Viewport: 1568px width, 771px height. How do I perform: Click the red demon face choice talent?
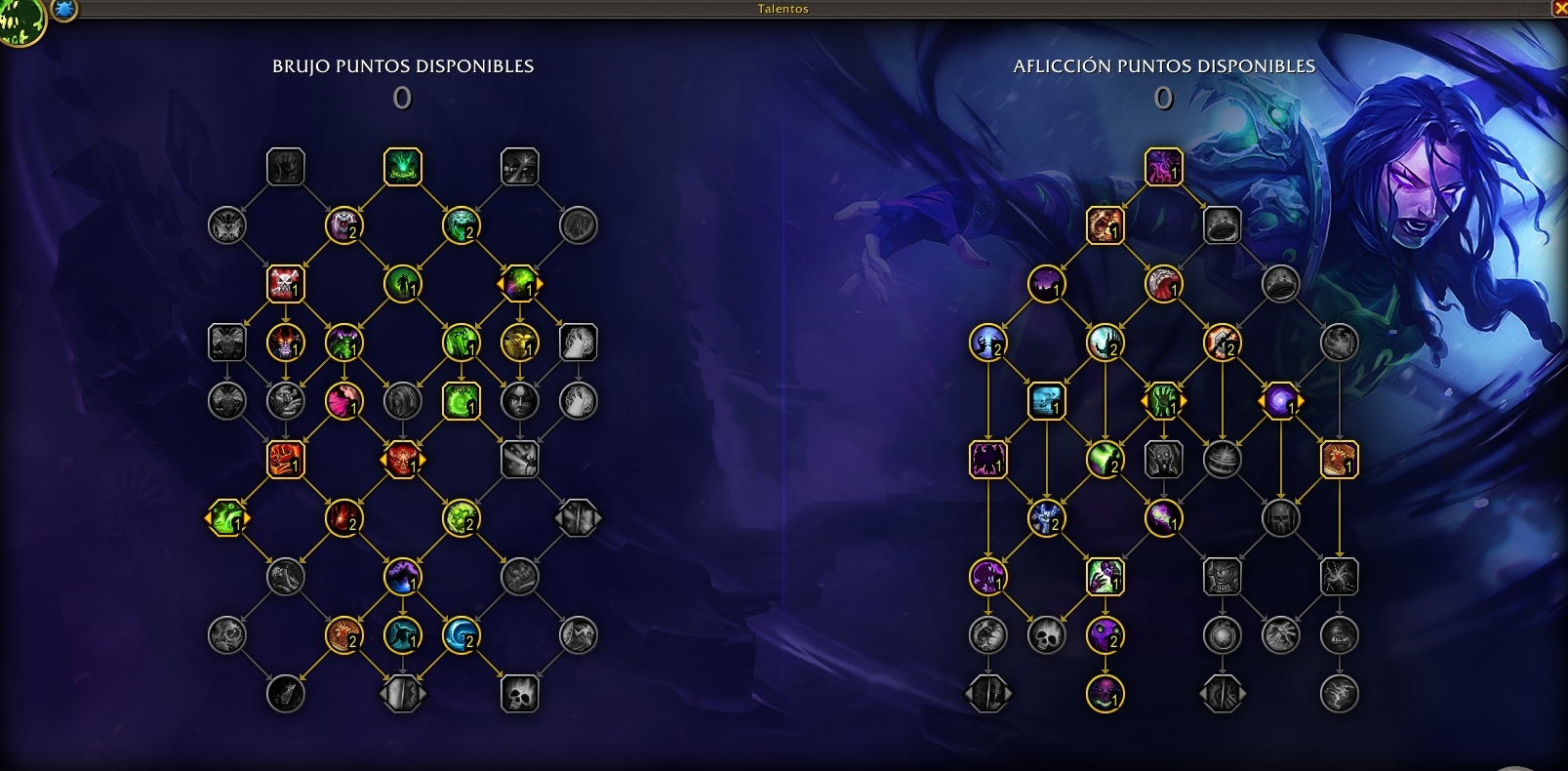tap(402, 460)
